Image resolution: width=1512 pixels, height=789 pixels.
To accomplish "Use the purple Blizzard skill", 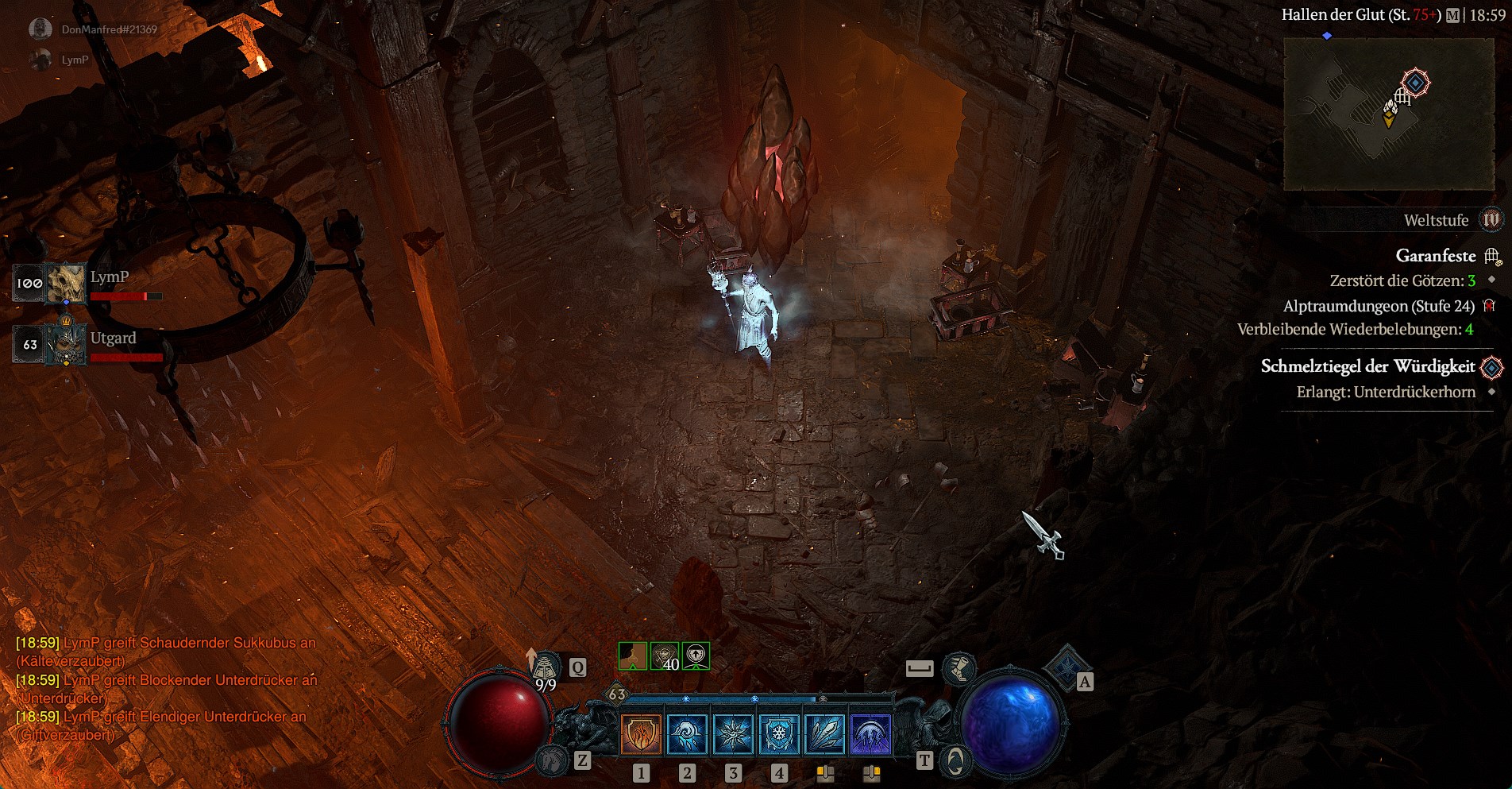I will point(871,733).
